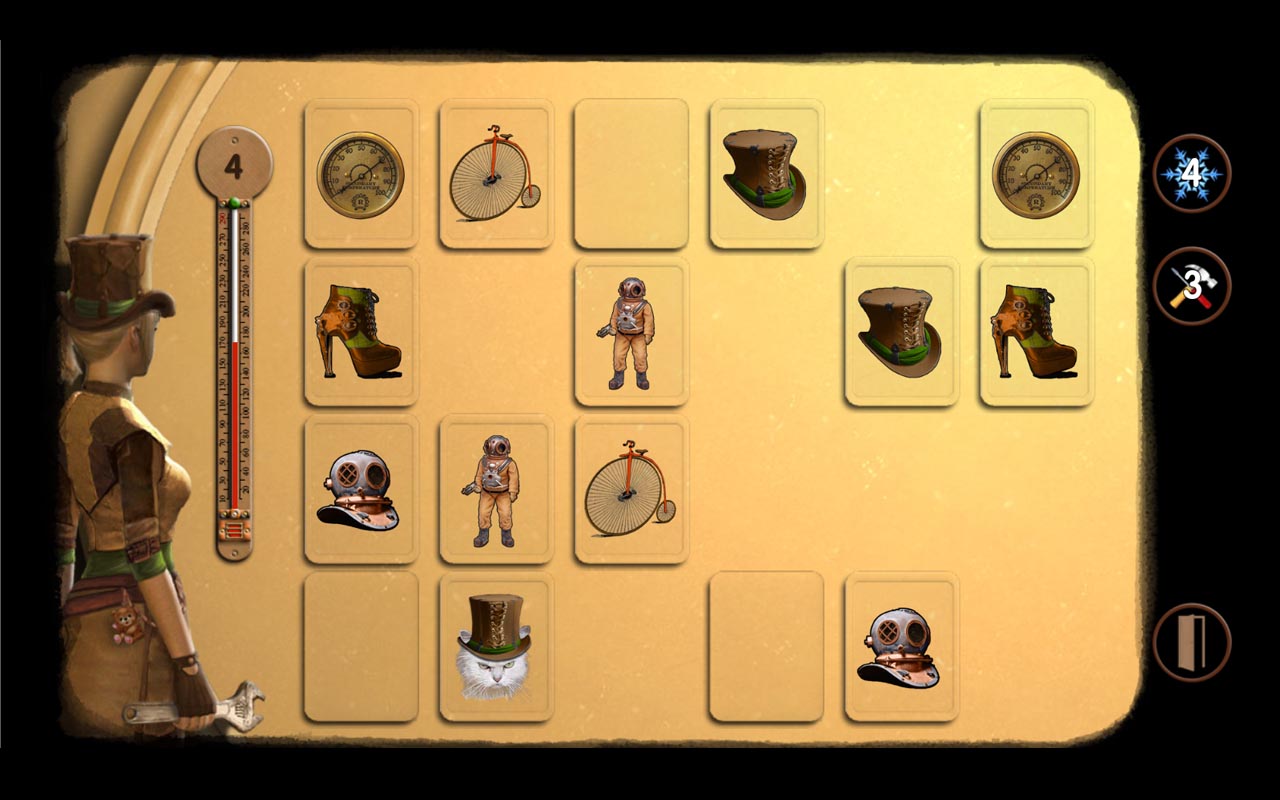This screenshot has height=800, width=1280.
Task: Select the boot card on the left side
Action: 361,332
